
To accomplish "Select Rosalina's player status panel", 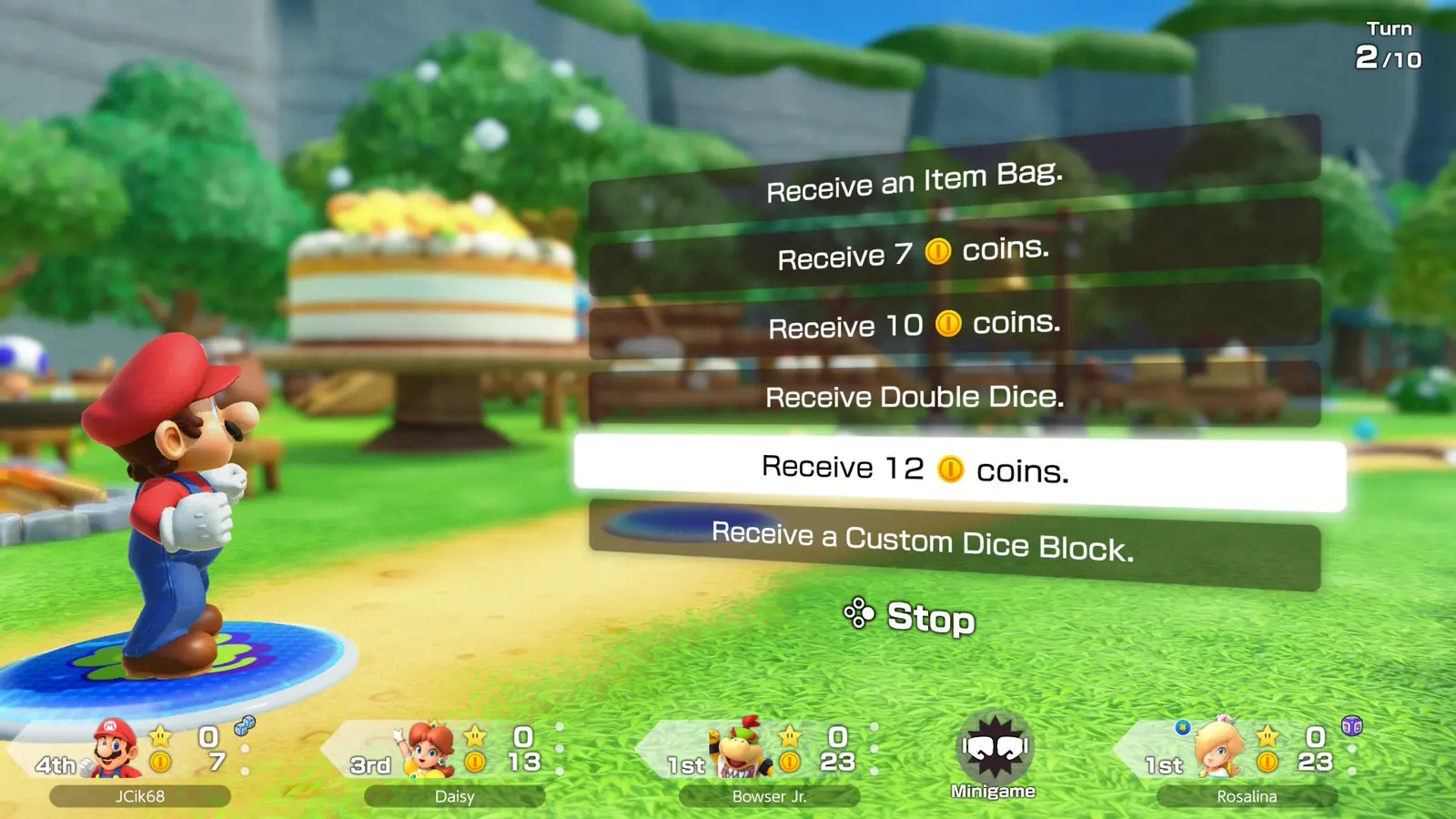I will pyautogui.click(x=1247, y=758).
